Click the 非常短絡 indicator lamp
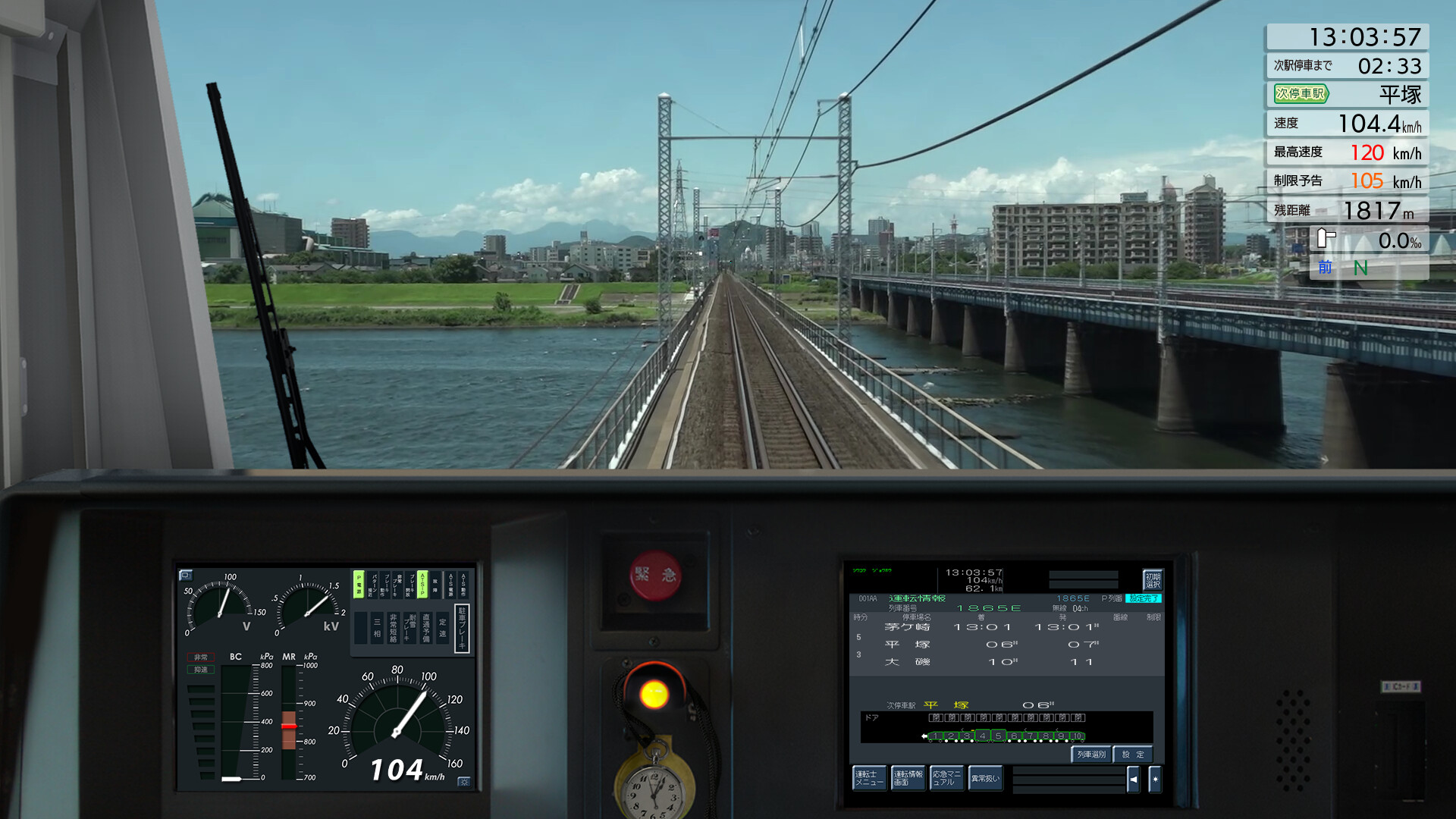 click(394, 628)
